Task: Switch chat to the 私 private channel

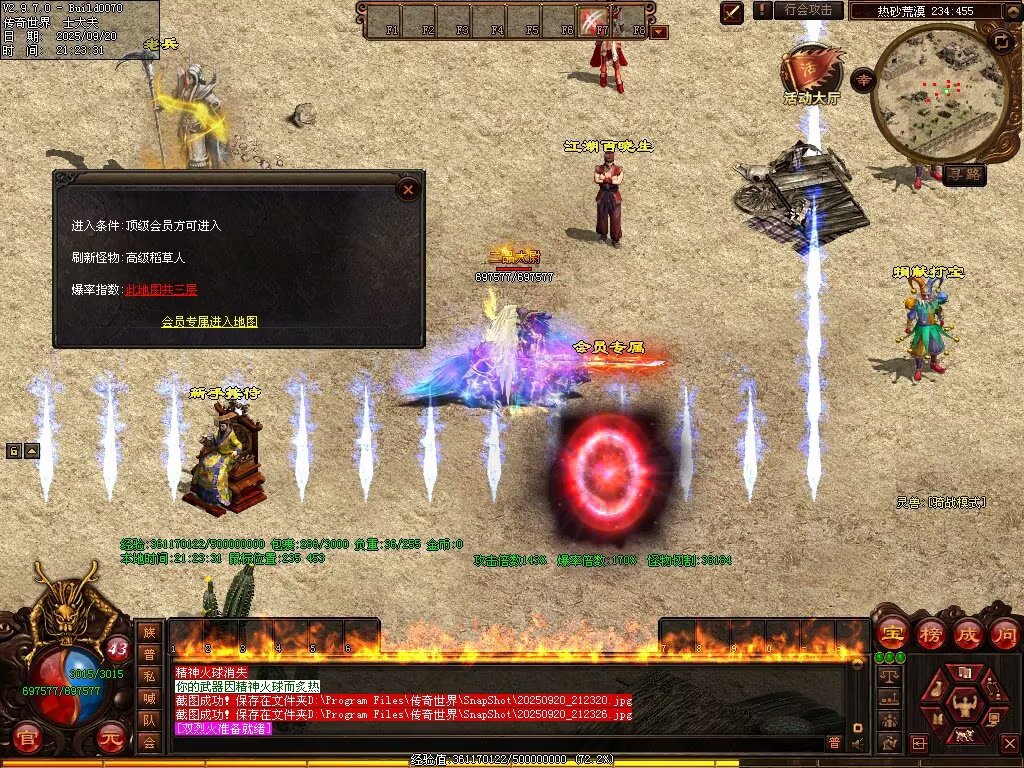Action: click(x=149, y=676)
